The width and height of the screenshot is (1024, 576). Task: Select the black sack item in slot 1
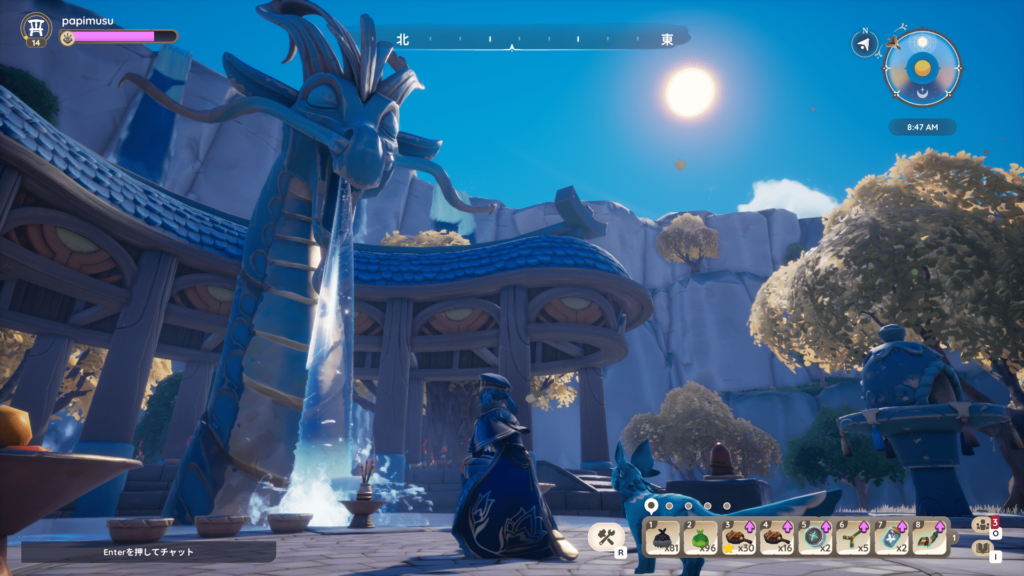click(664, 537)
